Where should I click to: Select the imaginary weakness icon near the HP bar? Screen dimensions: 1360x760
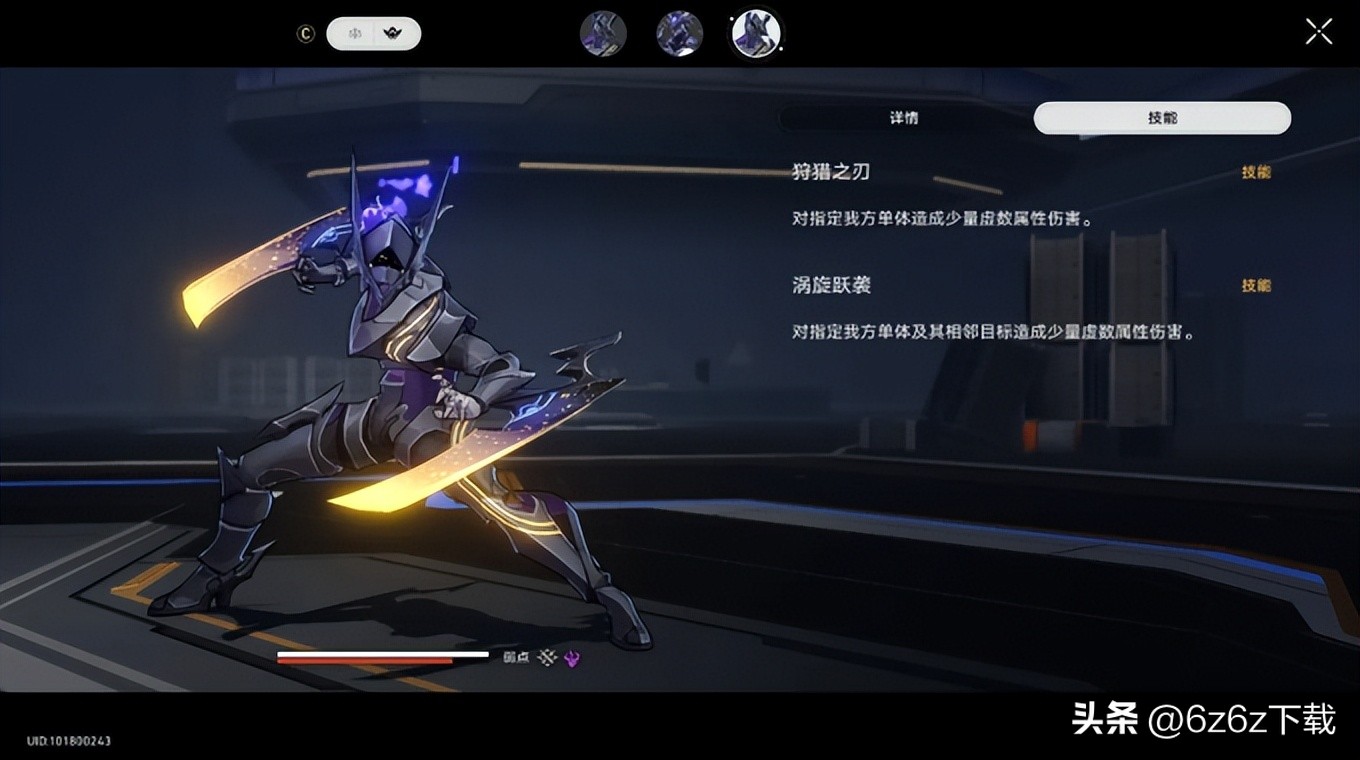tap(548, 658)
